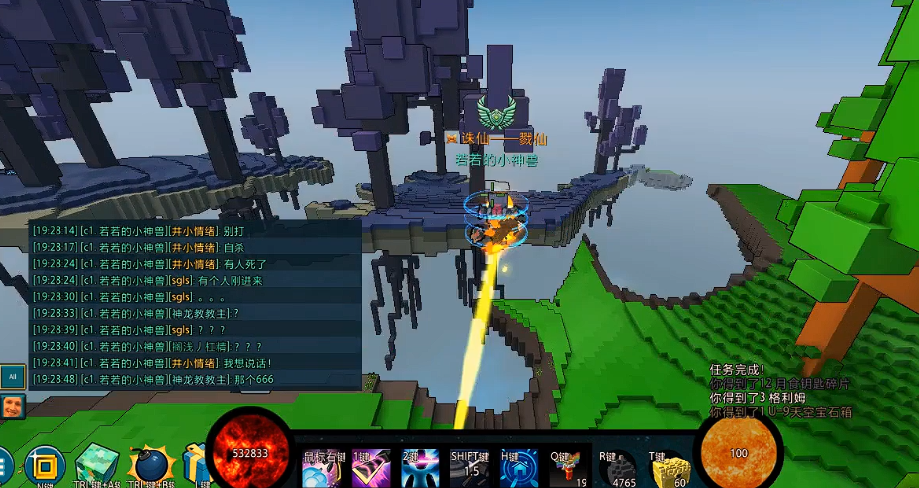919x488 pixels.
Task: Activate the right-mouse blue cloud ability
Action: click(x=322, y=468)
